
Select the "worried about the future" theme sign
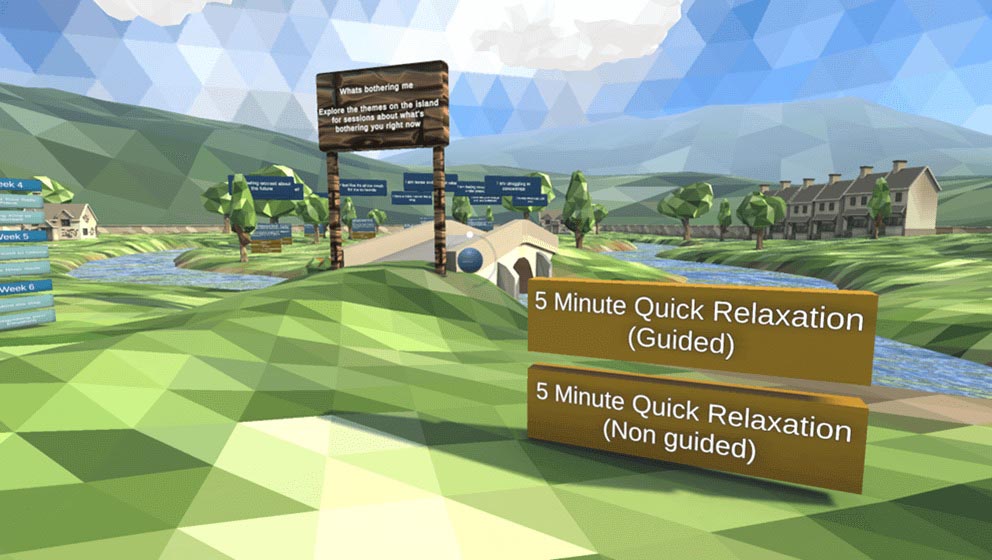point(266,185)
